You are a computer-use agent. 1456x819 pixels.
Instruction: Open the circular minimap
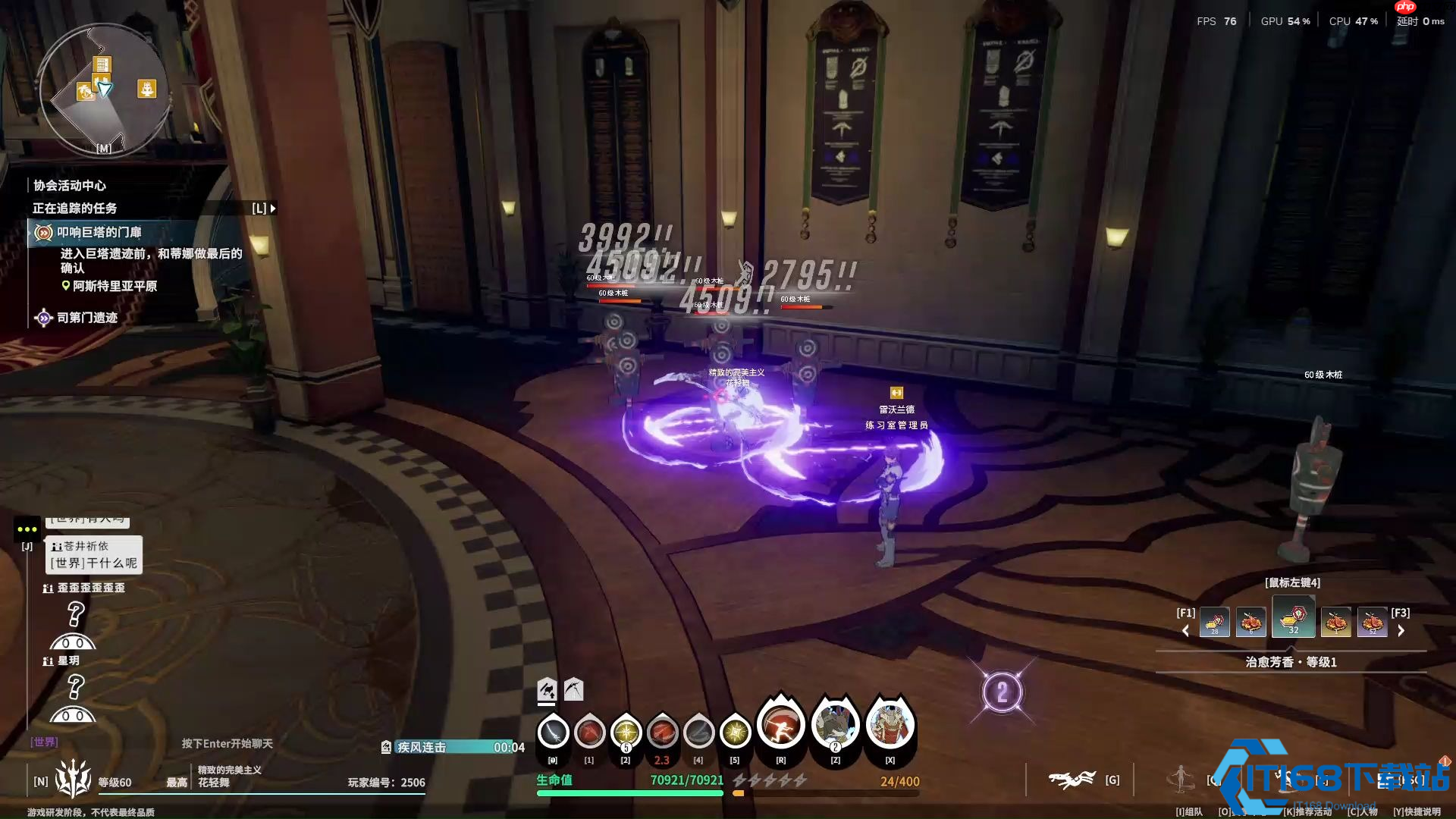[103, 91]
